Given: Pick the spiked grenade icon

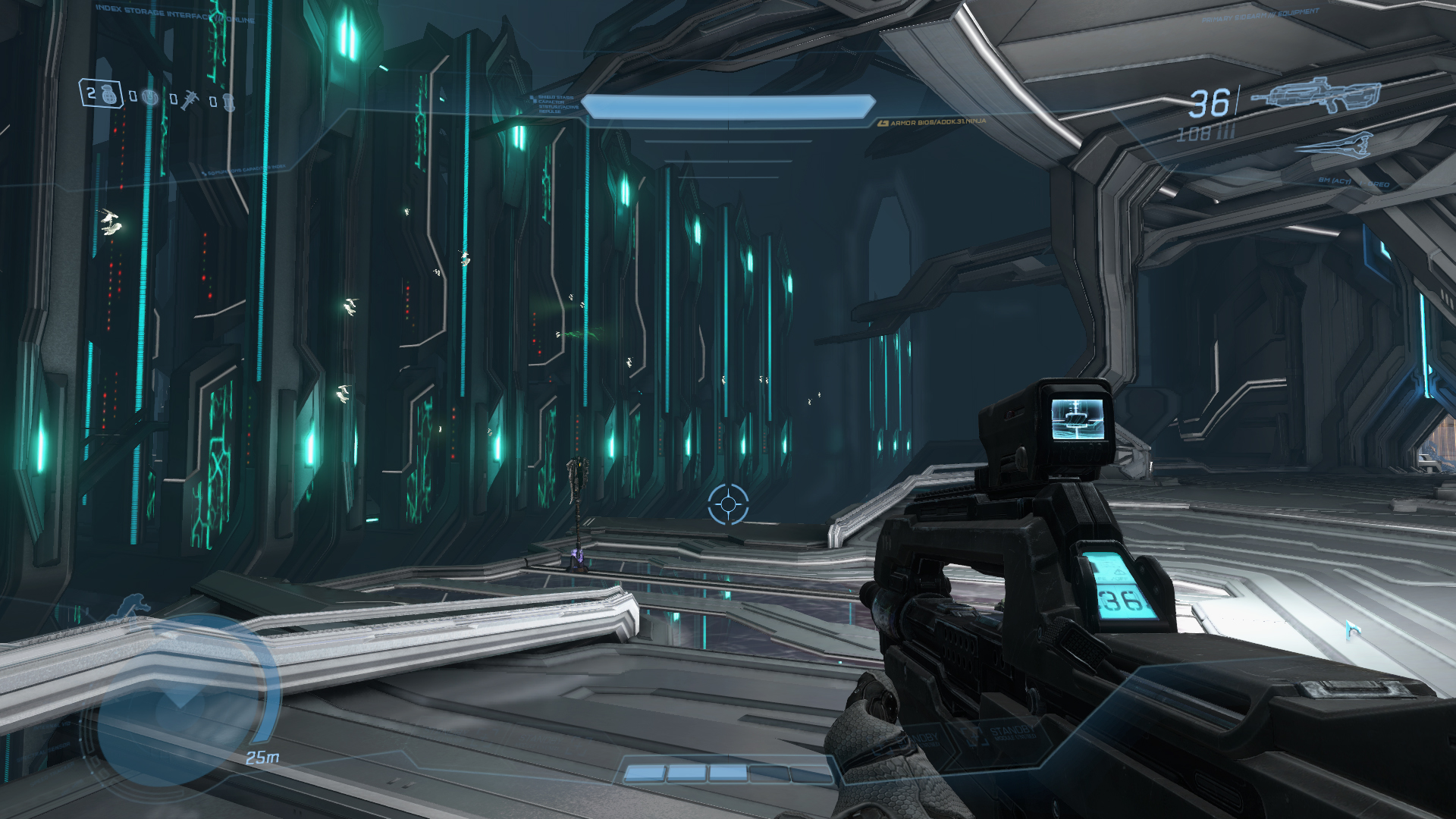Looking at the screenshot, I should [x=188, y=99].
